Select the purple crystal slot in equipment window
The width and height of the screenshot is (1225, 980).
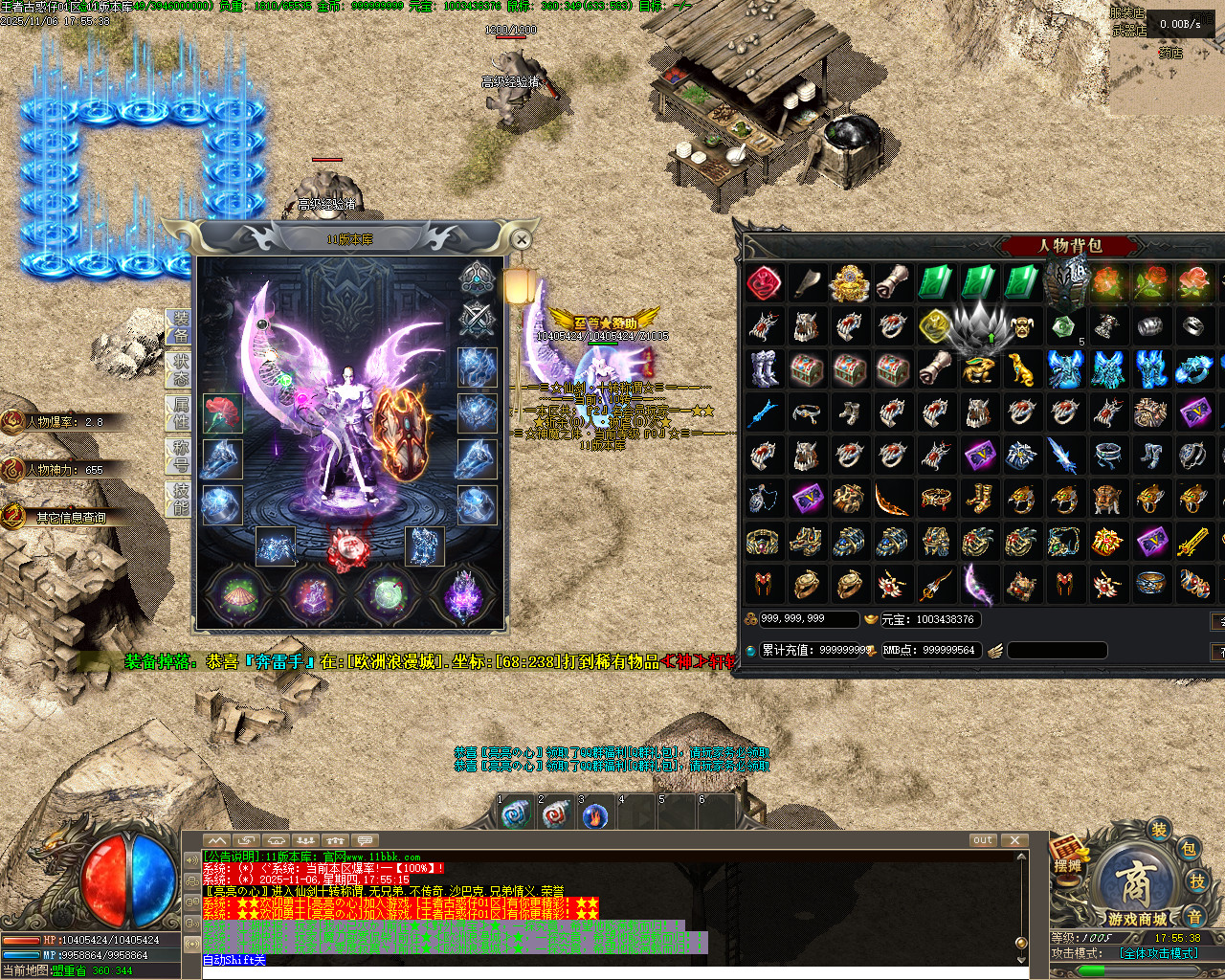point(463,595)
